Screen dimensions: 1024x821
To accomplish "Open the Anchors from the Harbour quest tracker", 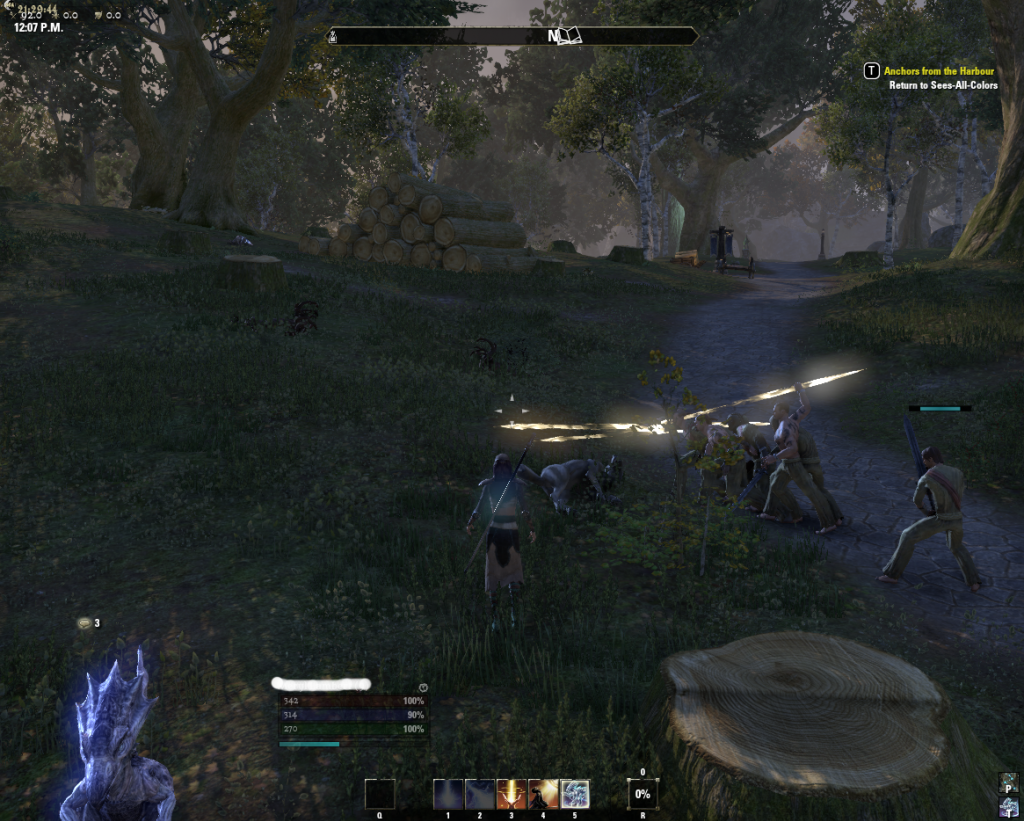I will (x=938, y=71).
